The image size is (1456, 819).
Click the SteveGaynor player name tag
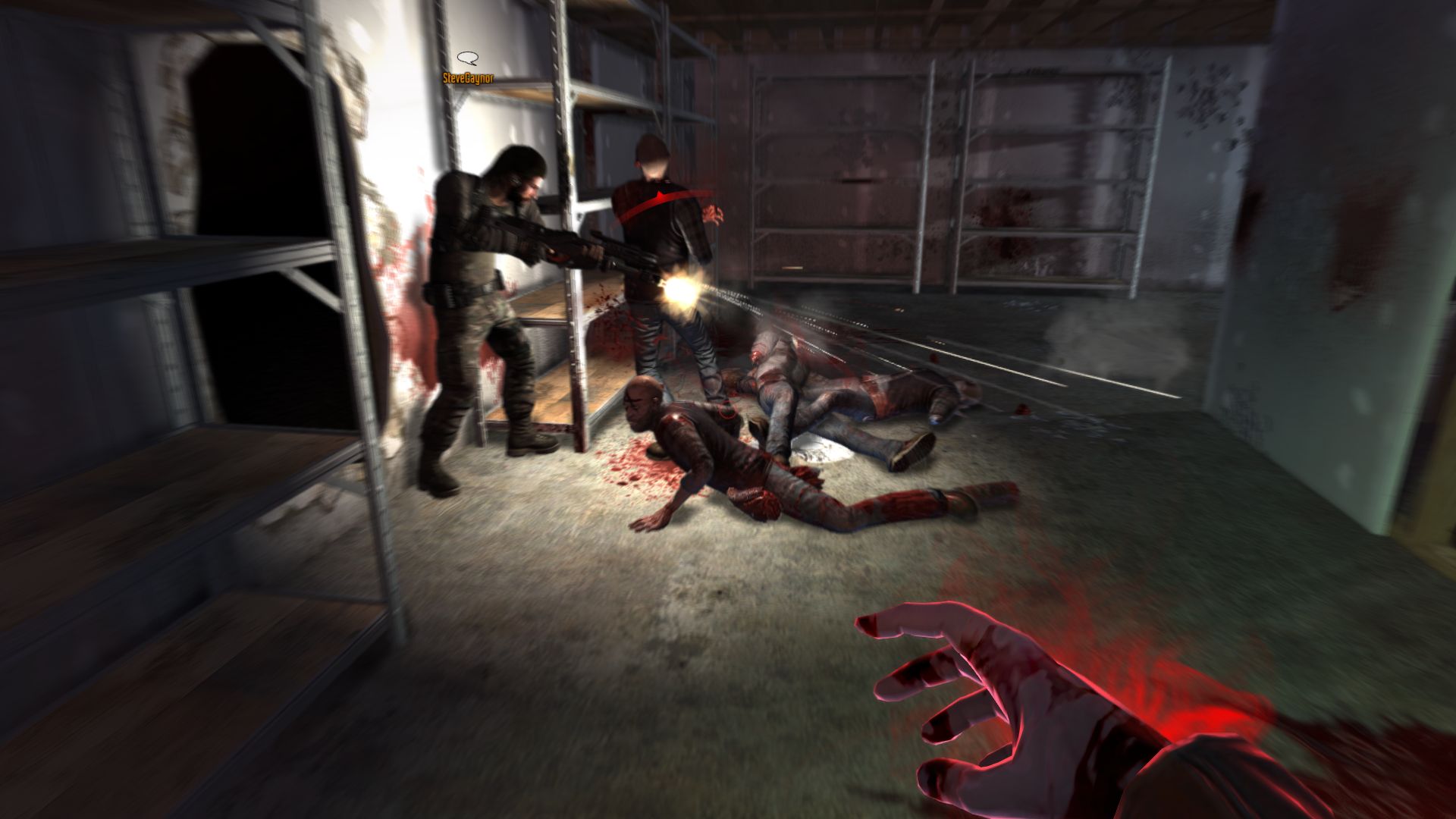pyautogui.click(x=468, y=77)
